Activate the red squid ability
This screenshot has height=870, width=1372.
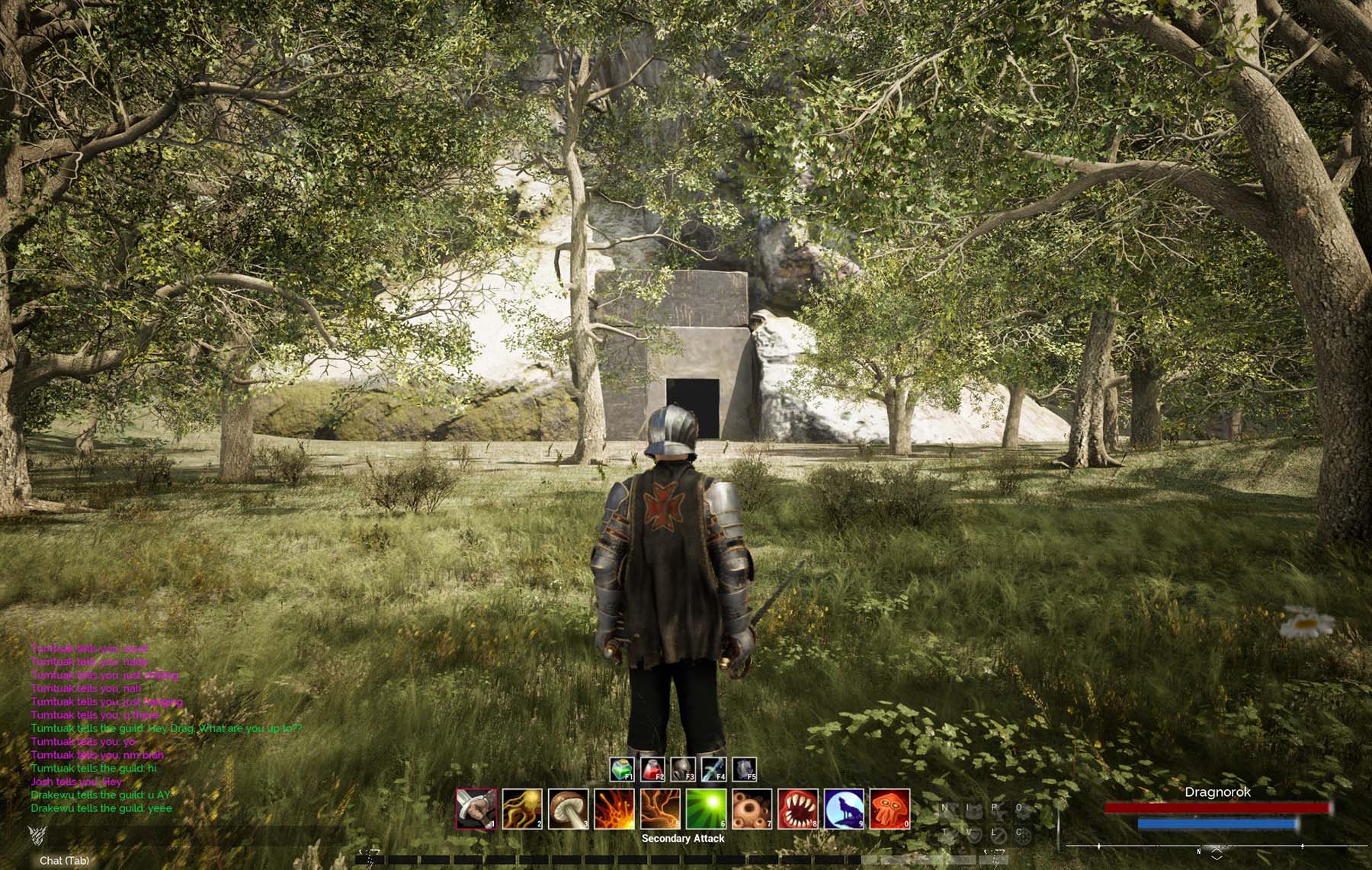[x=890, y=809]
